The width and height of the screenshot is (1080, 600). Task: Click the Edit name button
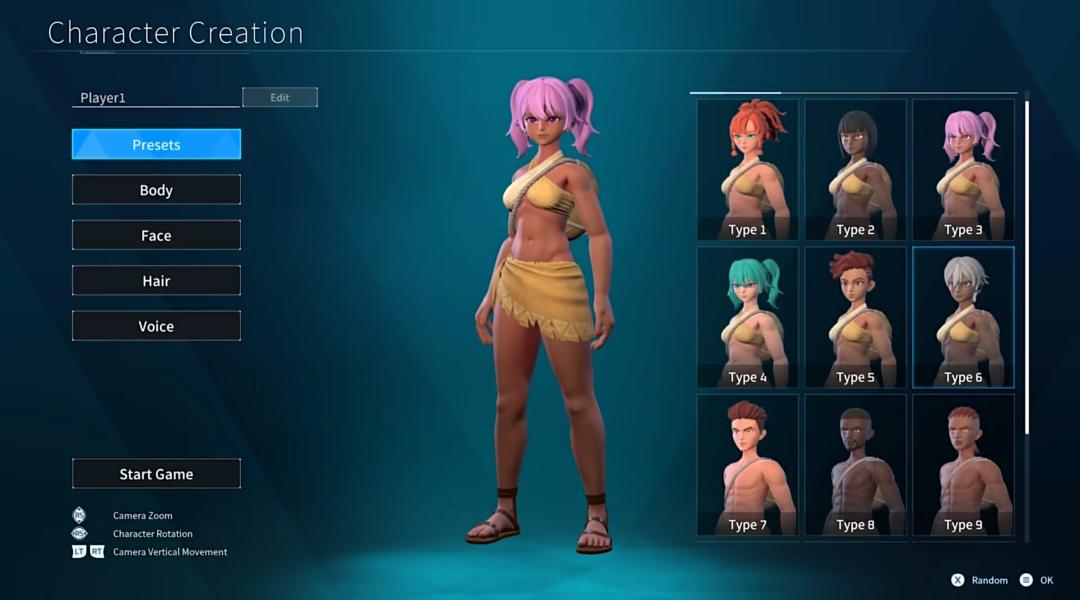pos(280,98)
